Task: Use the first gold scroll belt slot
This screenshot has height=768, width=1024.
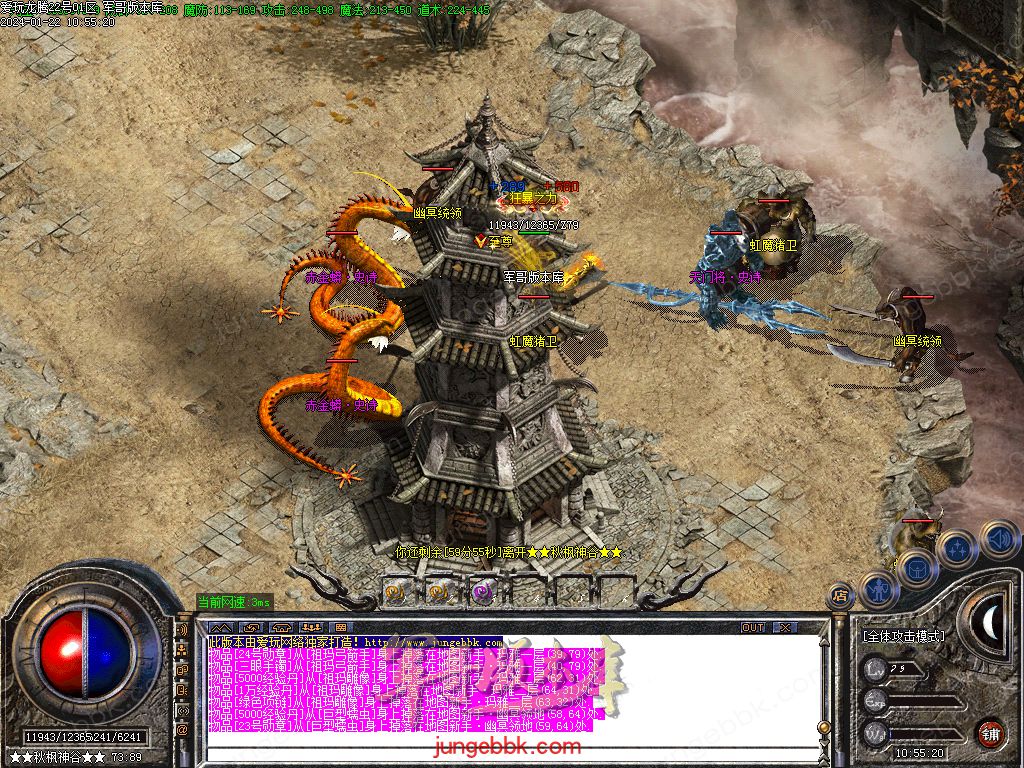Action: coord(395,591)
